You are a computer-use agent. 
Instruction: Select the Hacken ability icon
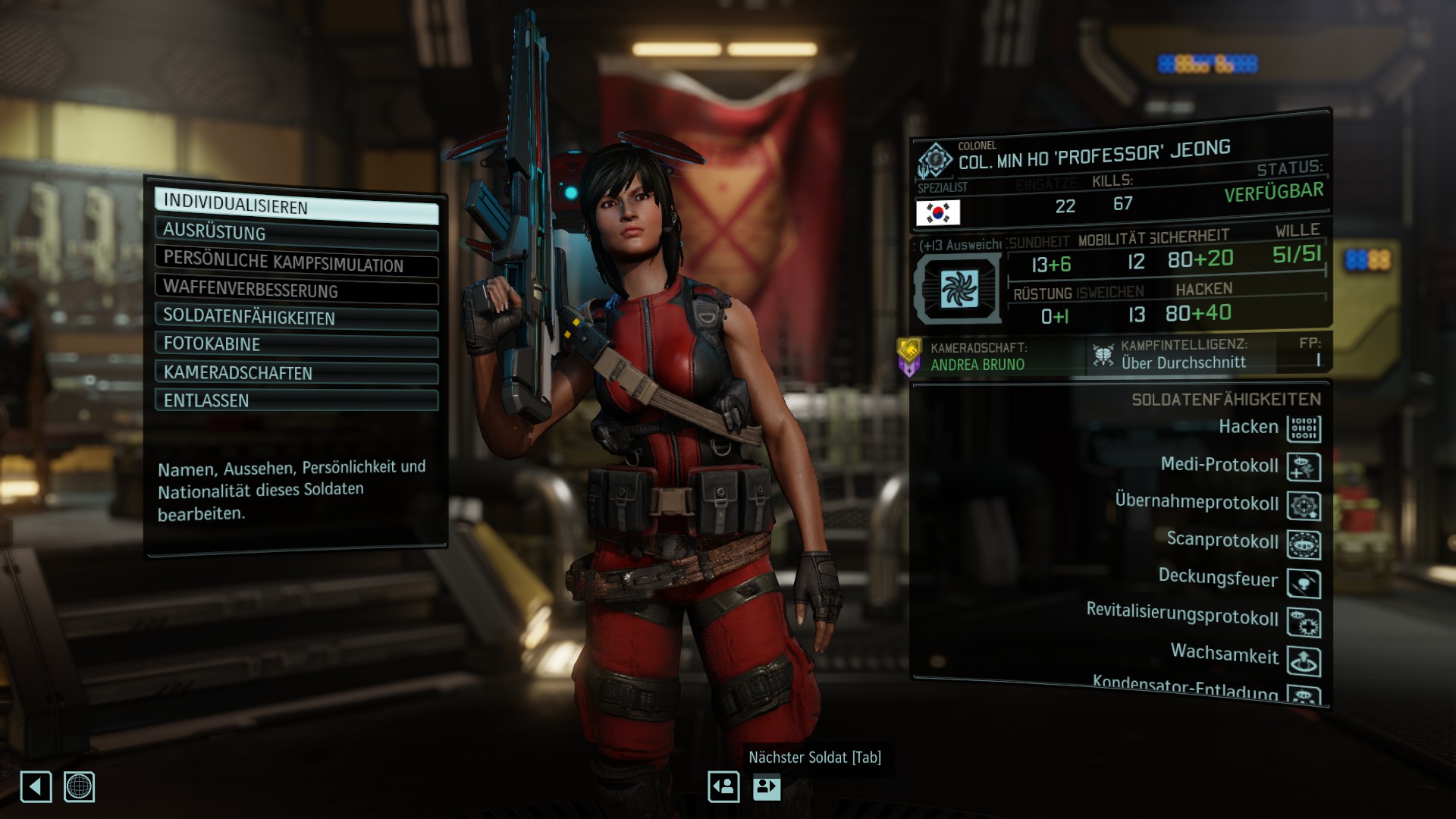click(x=1304, y=429)
